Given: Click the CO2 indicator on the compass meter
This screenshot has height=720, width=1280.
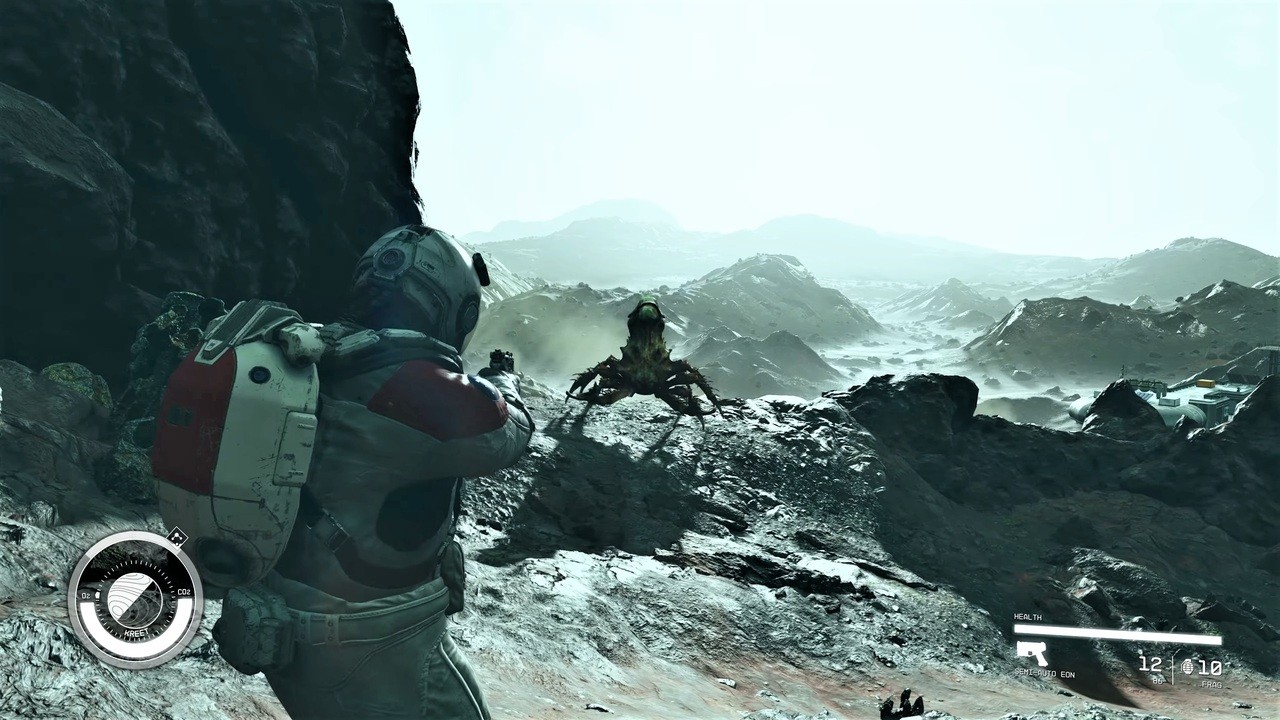Looking at the screenshot, I should pyautogui.click(x=183, y=593).
